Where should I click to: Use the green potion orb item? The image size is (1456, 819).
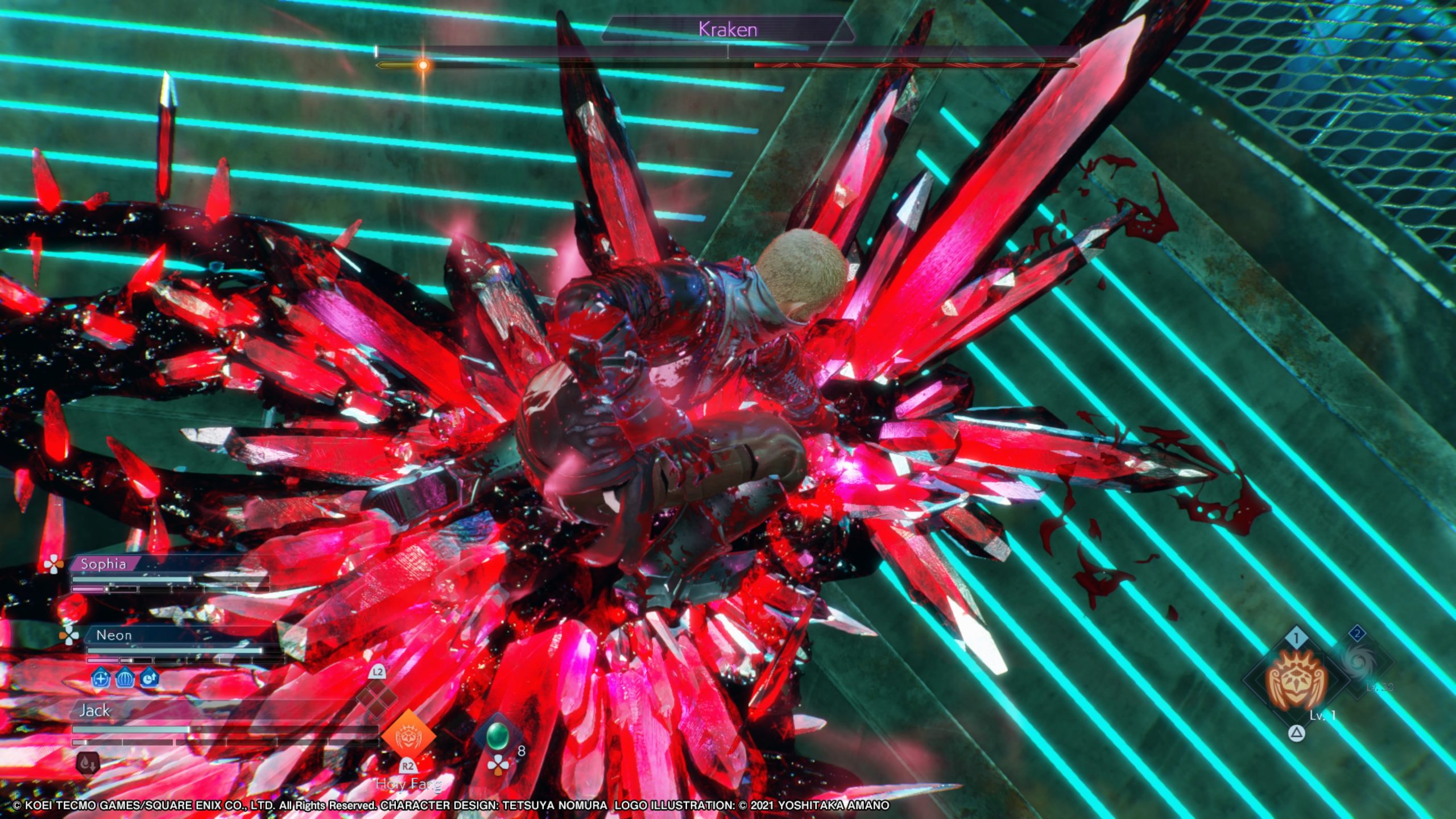[497, 736]
